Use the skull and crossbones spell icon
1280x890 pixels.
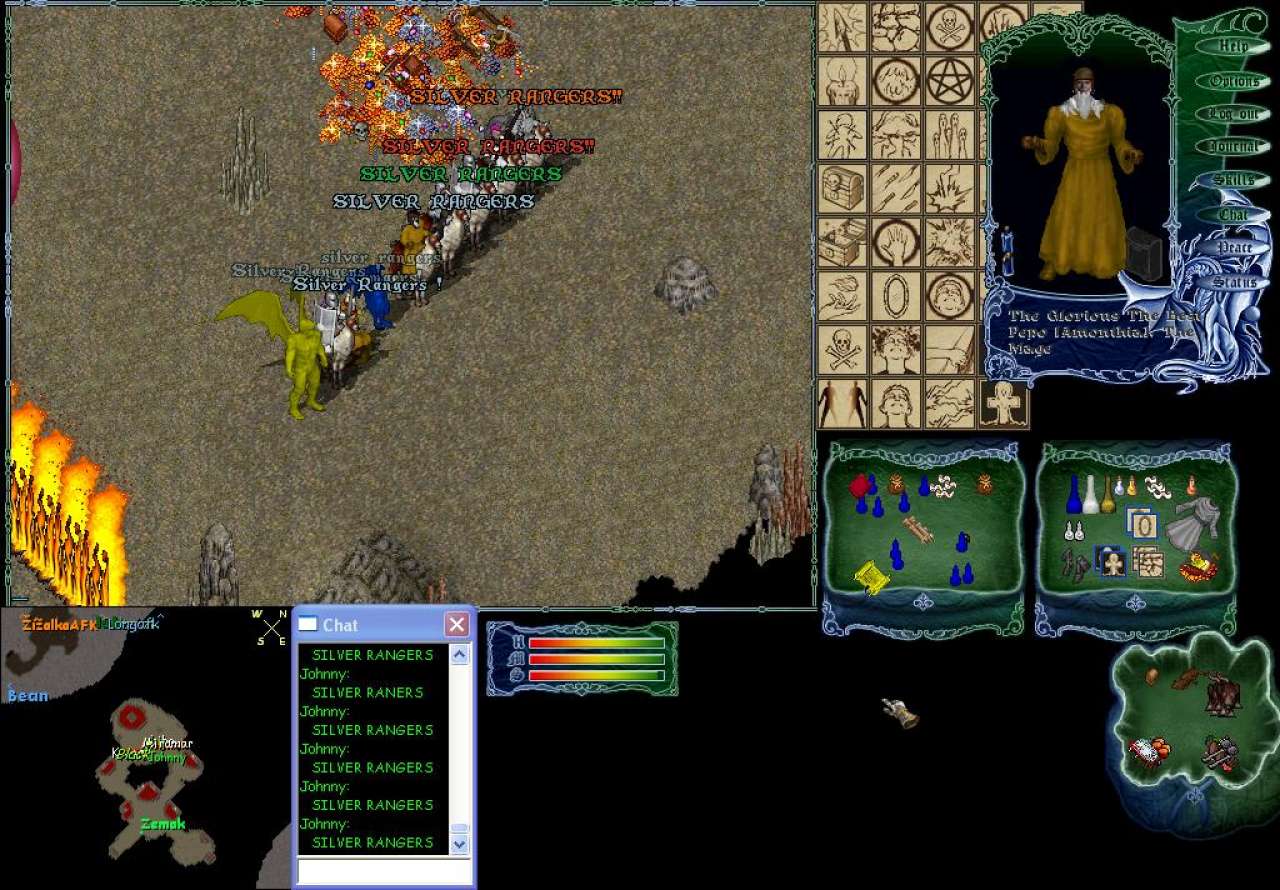tap(842, 349)
